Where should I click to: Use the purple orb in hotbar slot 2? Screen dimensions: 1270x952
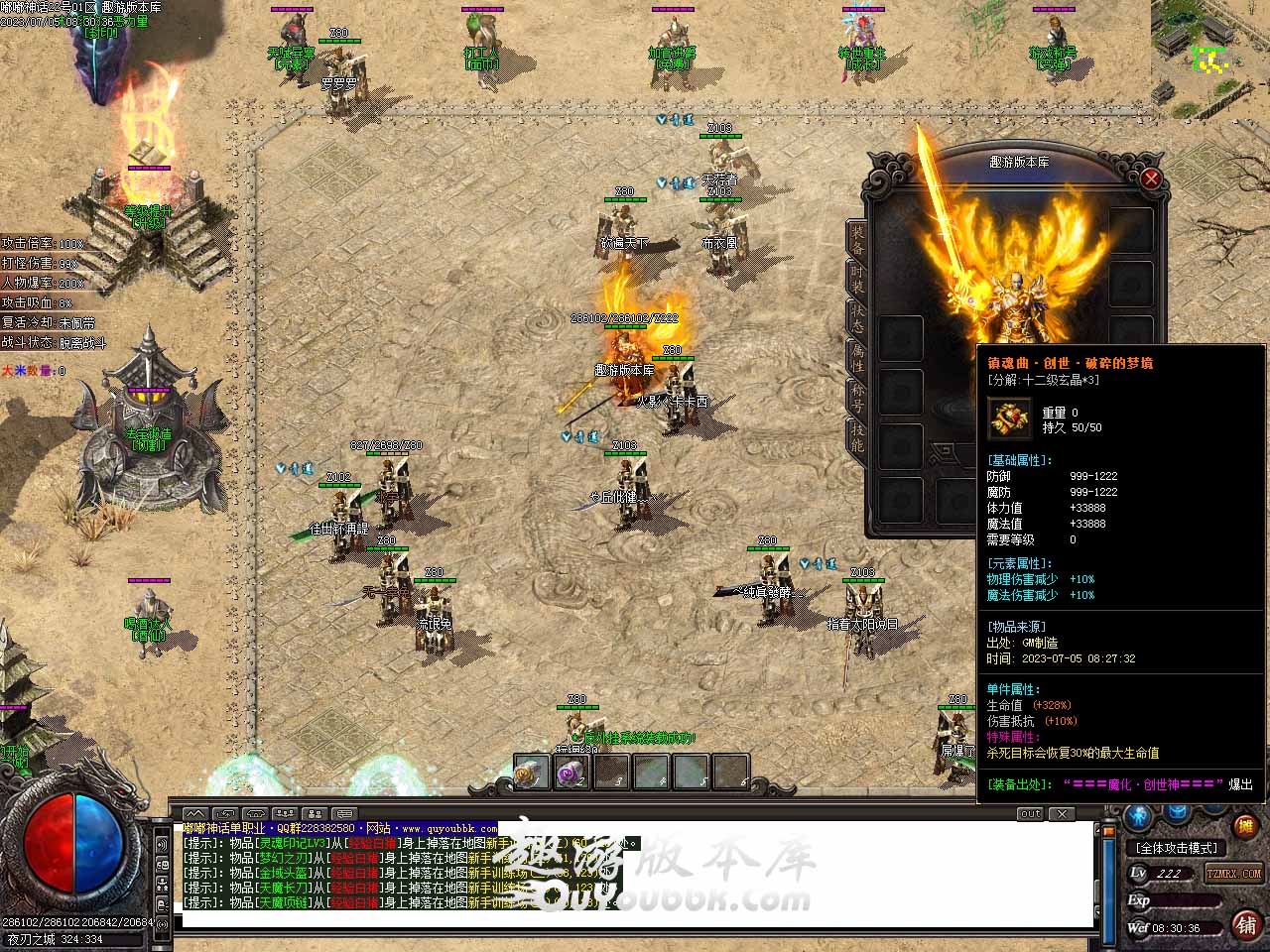coord(571,773)
